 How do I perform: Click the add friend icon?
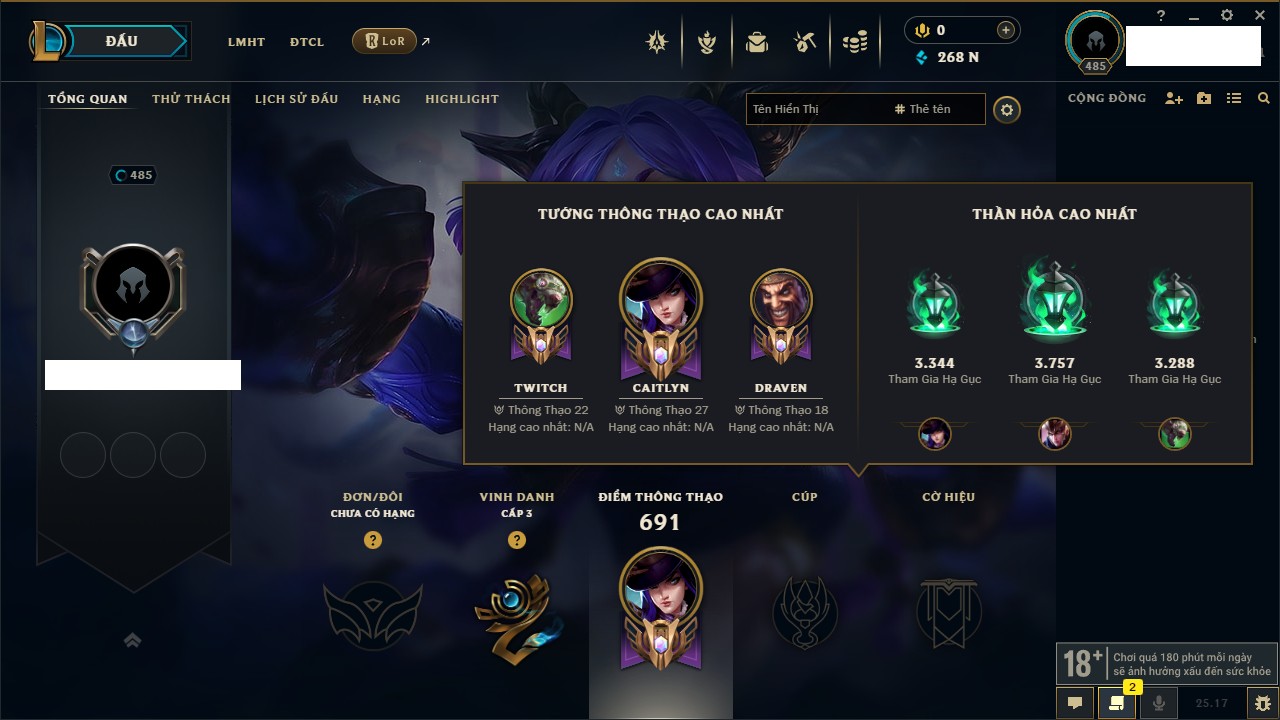coord(1174,99)
